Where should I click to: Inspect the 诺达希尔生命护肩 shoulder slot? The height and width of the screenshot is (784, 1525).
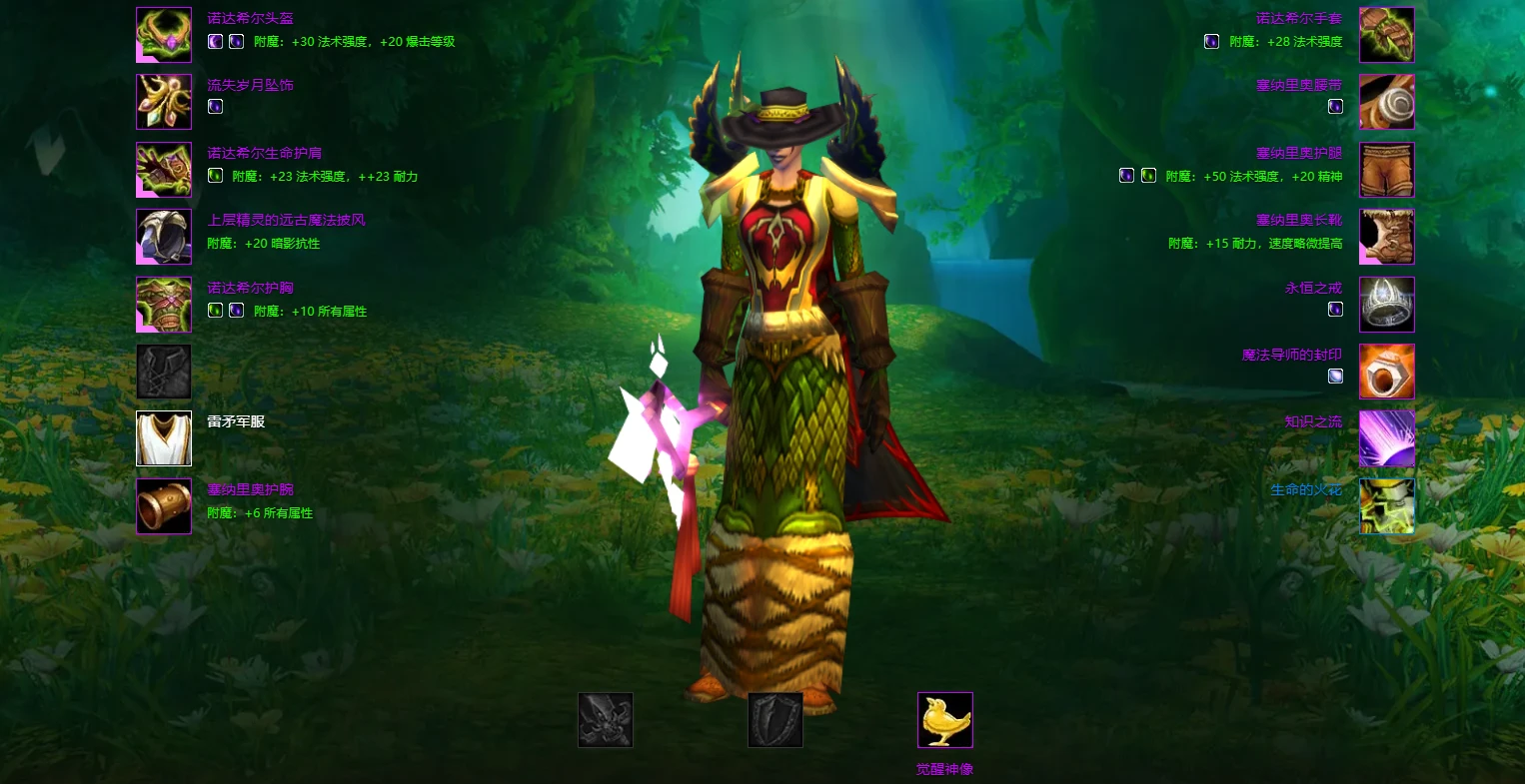click(164, 170)
